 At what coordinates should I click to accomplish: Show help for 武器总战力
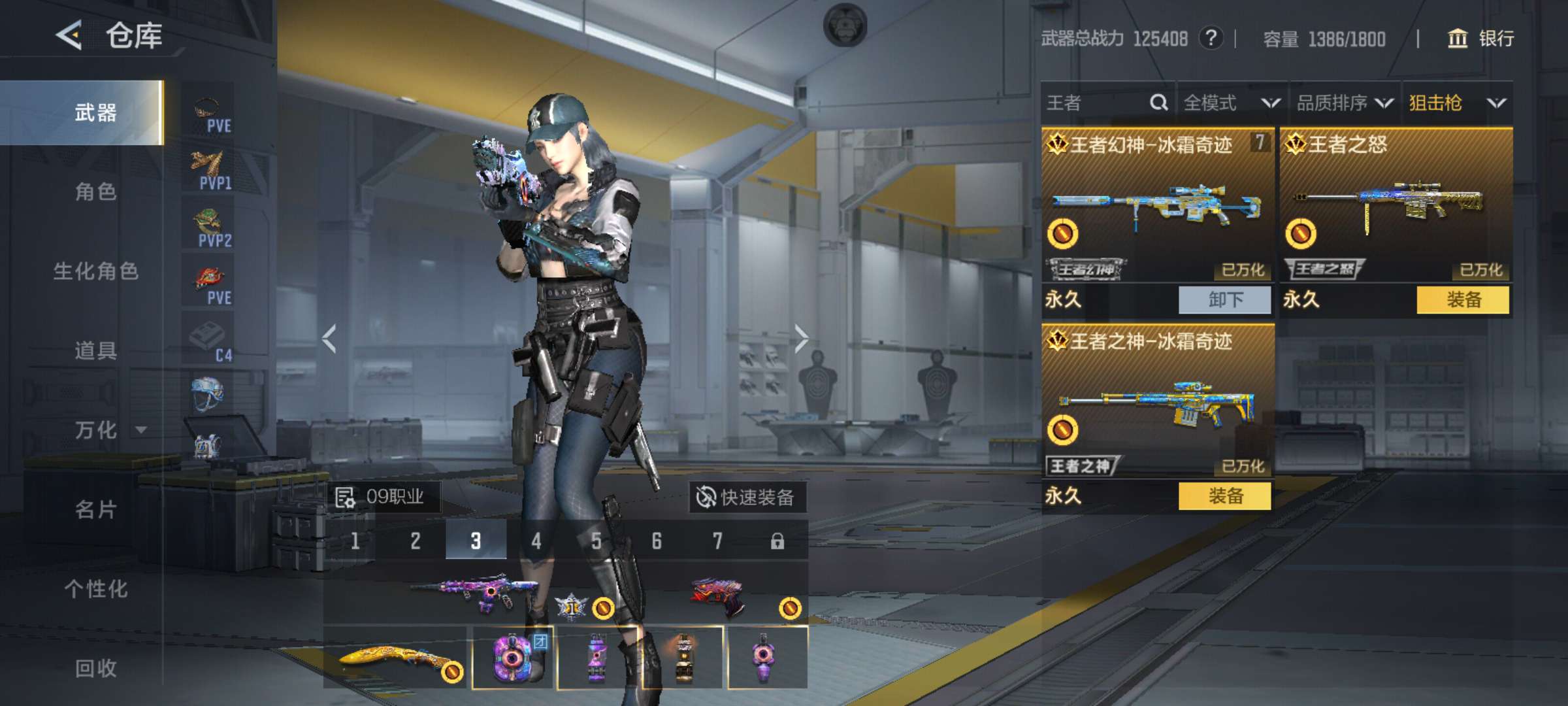click(x=1211, y=38)
